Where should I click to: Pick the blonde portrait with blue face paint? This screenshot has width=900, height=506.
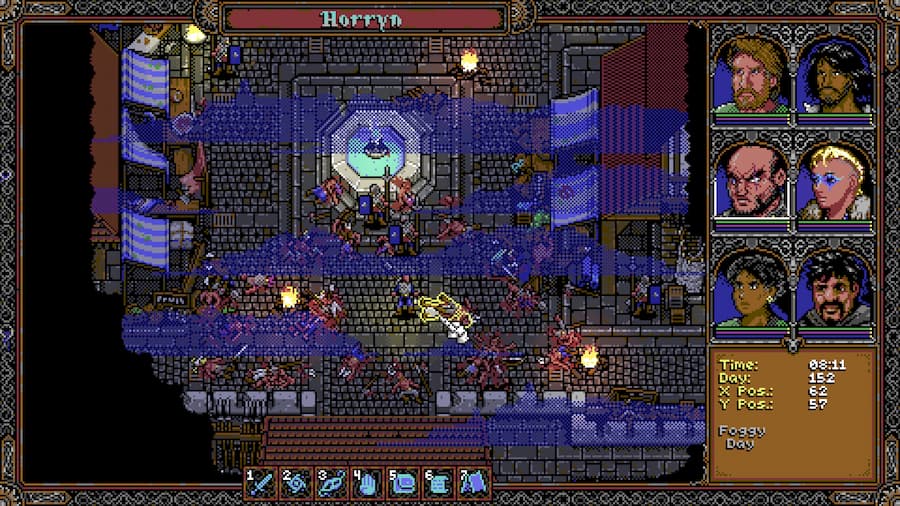[835, 183]
